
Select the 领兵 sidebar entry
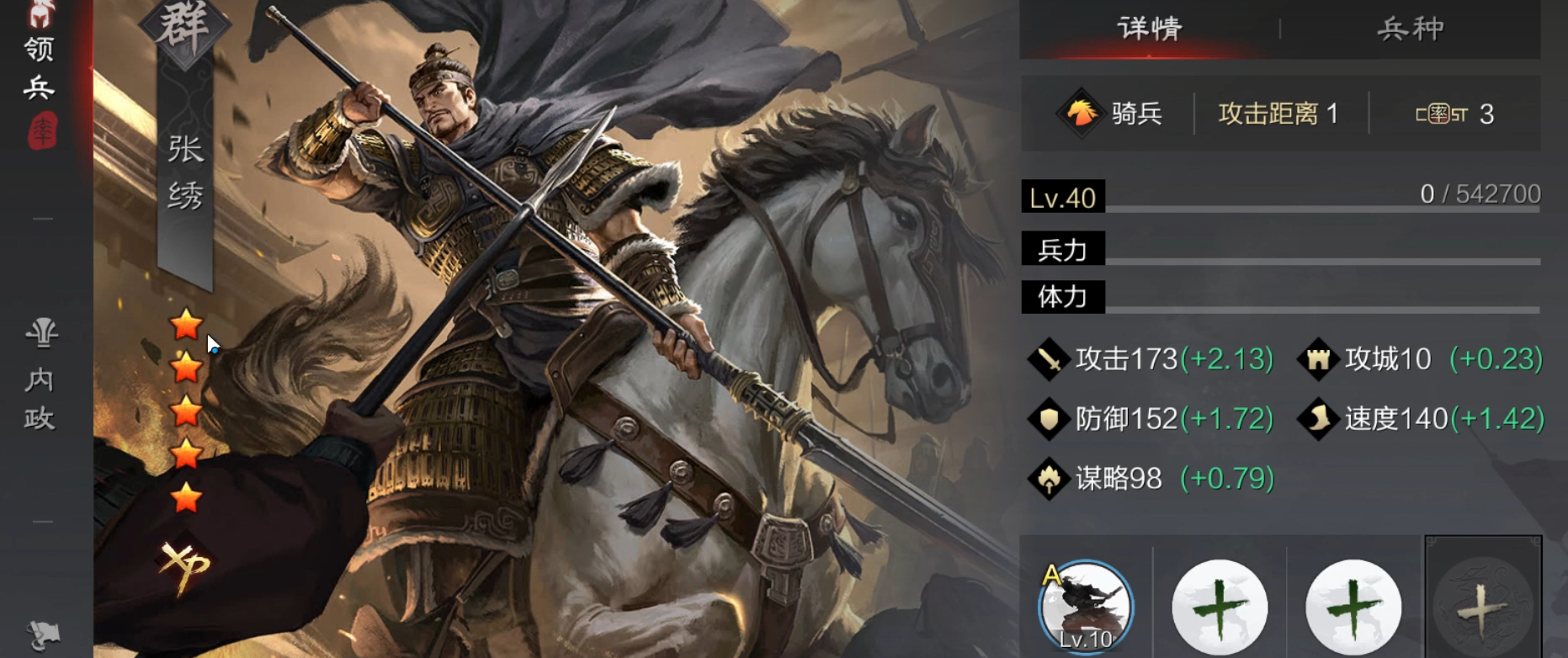tap(40, 67)
